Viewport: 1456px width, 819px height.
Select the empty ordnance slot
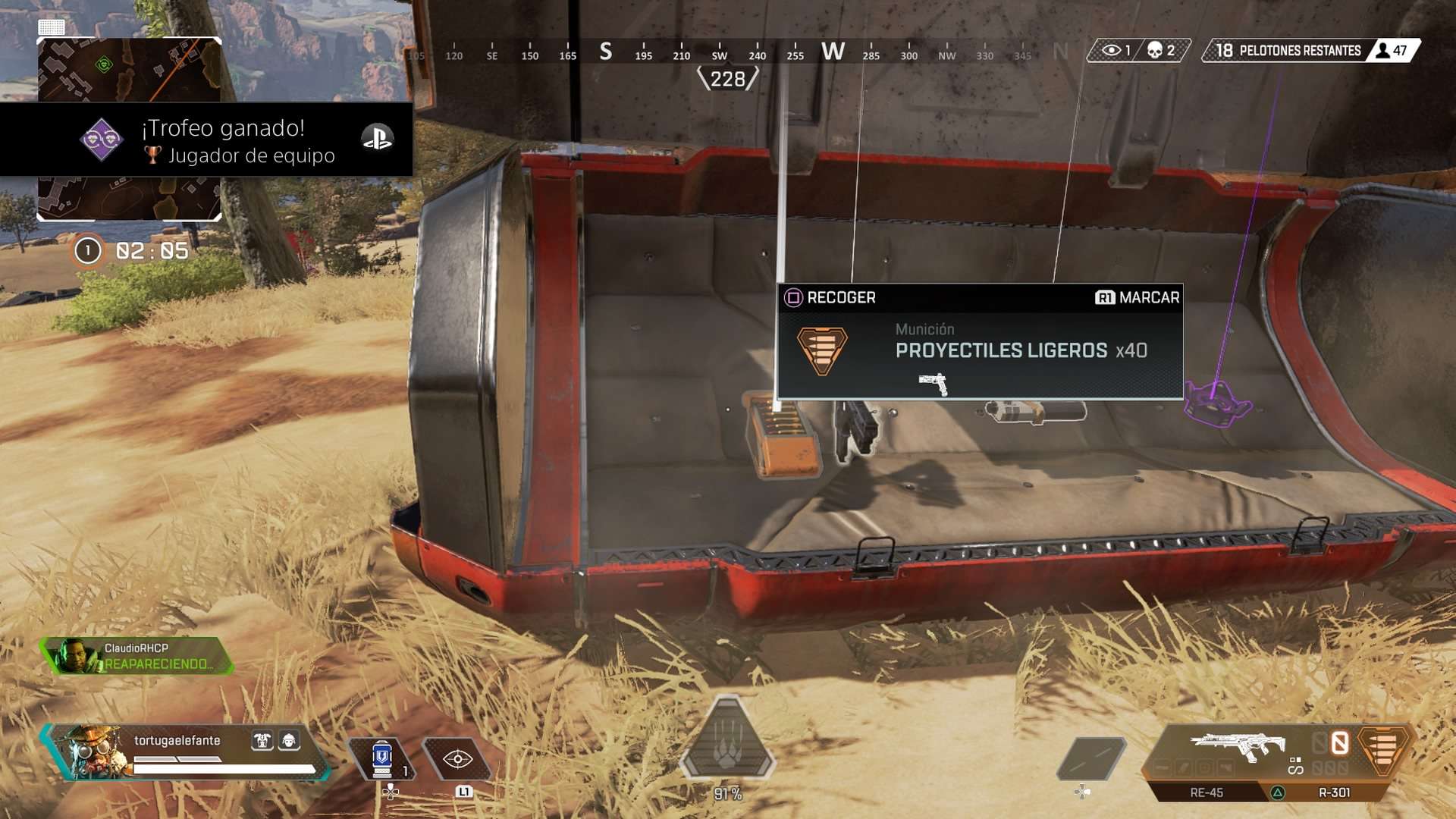1090,757
